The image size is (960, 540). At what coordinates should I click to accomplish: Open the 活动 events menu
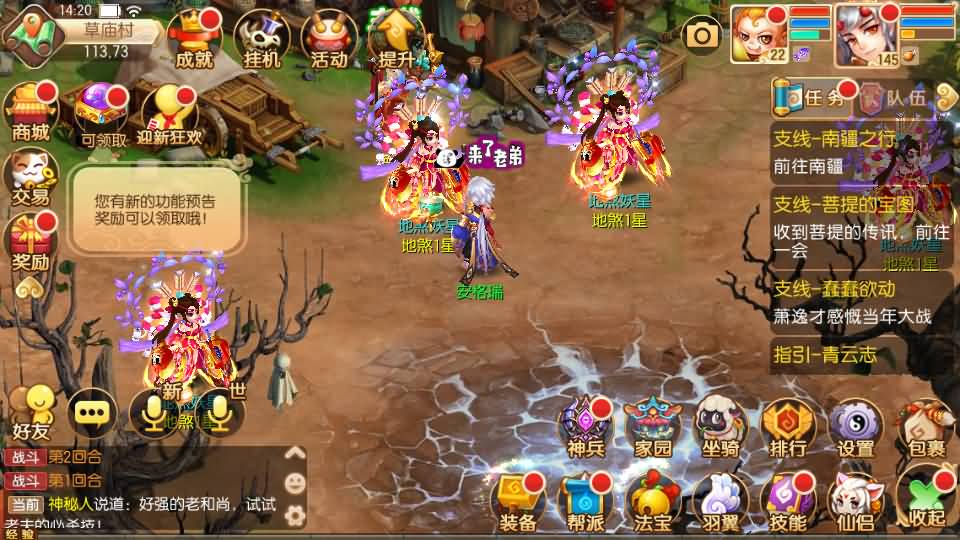pyautogui.click(x=329, y=40)
